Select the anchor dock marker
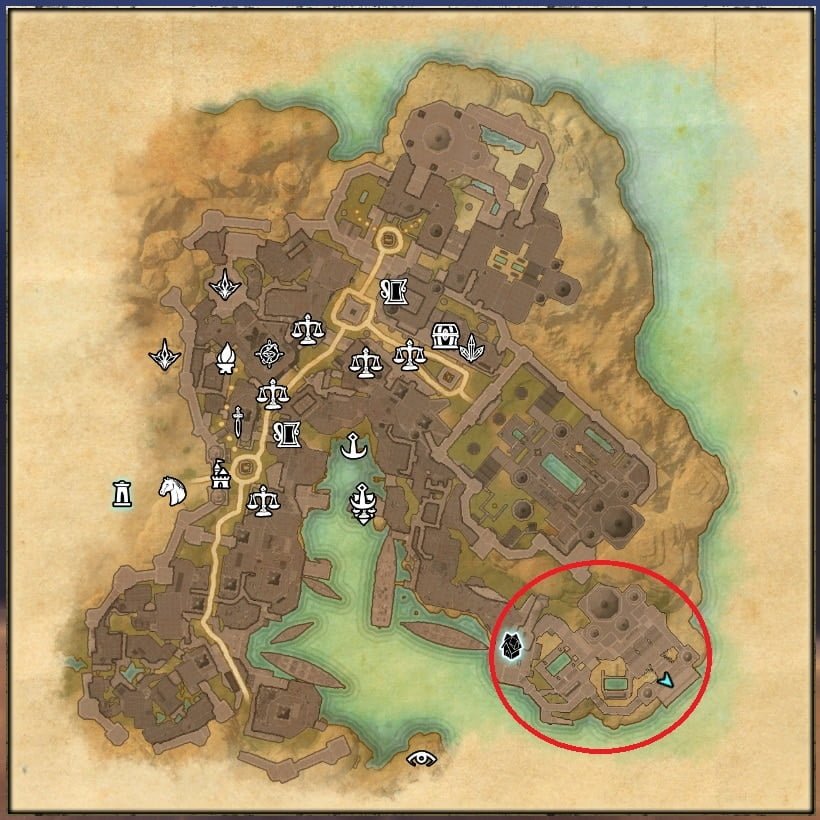 (x=351, y=447)
